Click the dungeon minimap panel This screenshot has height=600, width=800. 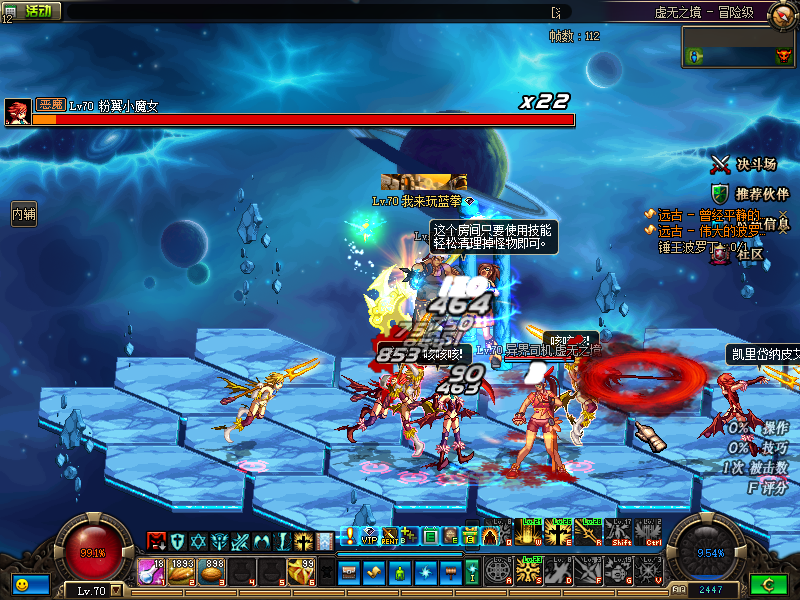click(739, 47)
